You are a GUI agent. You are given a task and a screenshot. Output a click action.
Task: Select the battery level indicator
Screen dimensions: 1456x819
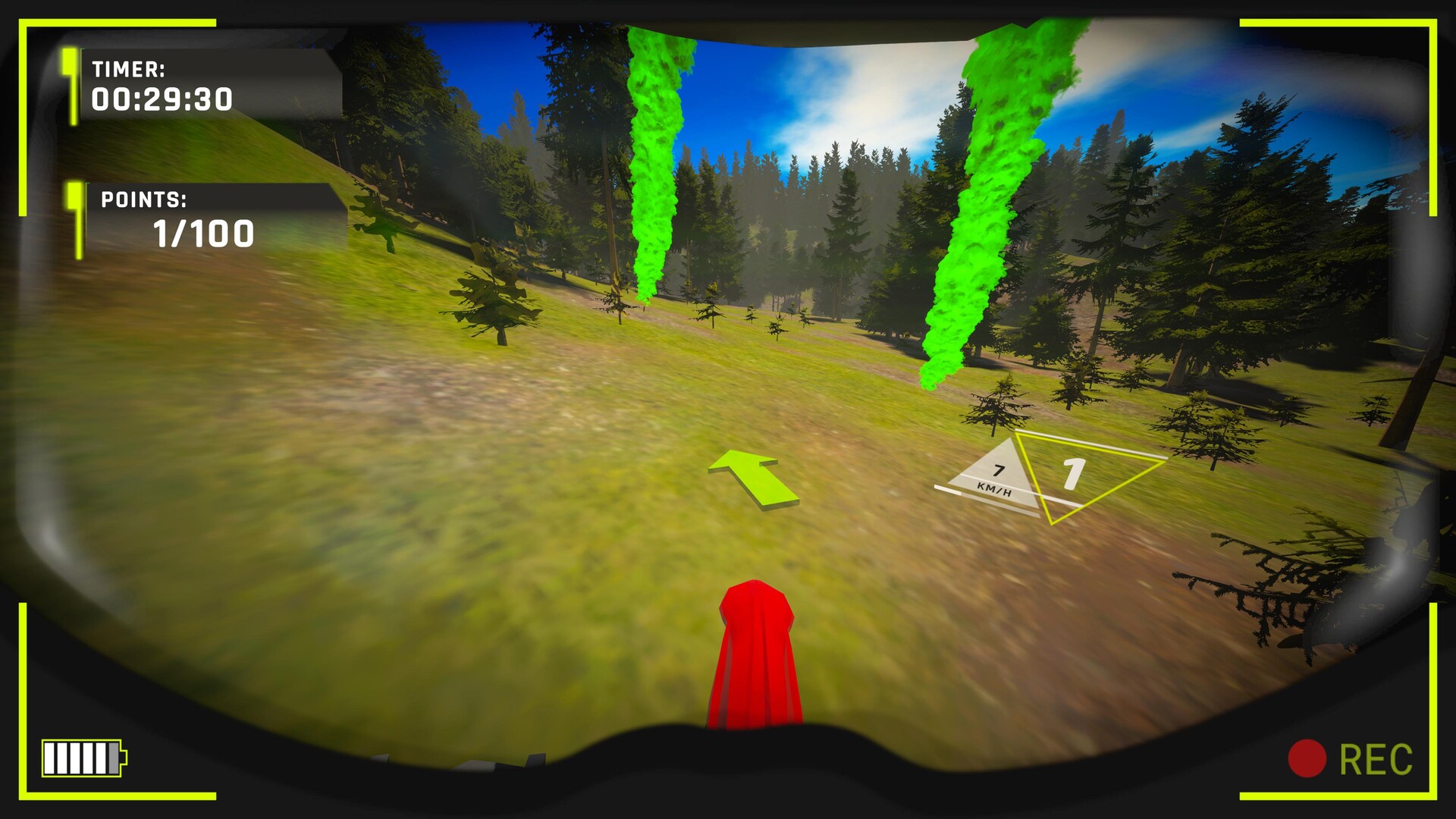tap(81, 760)
